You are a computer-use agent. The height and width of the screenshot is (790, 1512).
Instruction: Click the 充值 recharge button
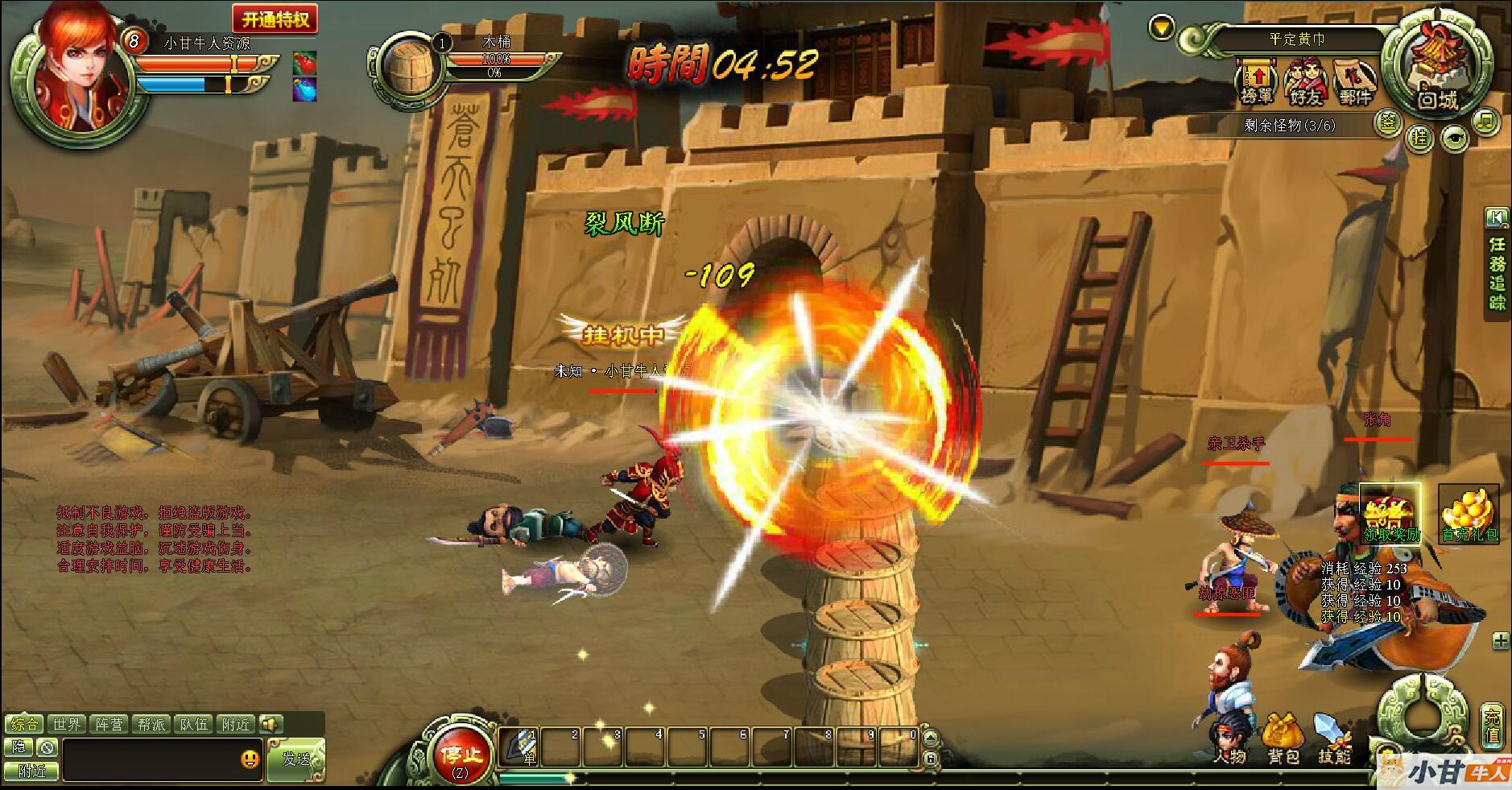point(1493,726)
